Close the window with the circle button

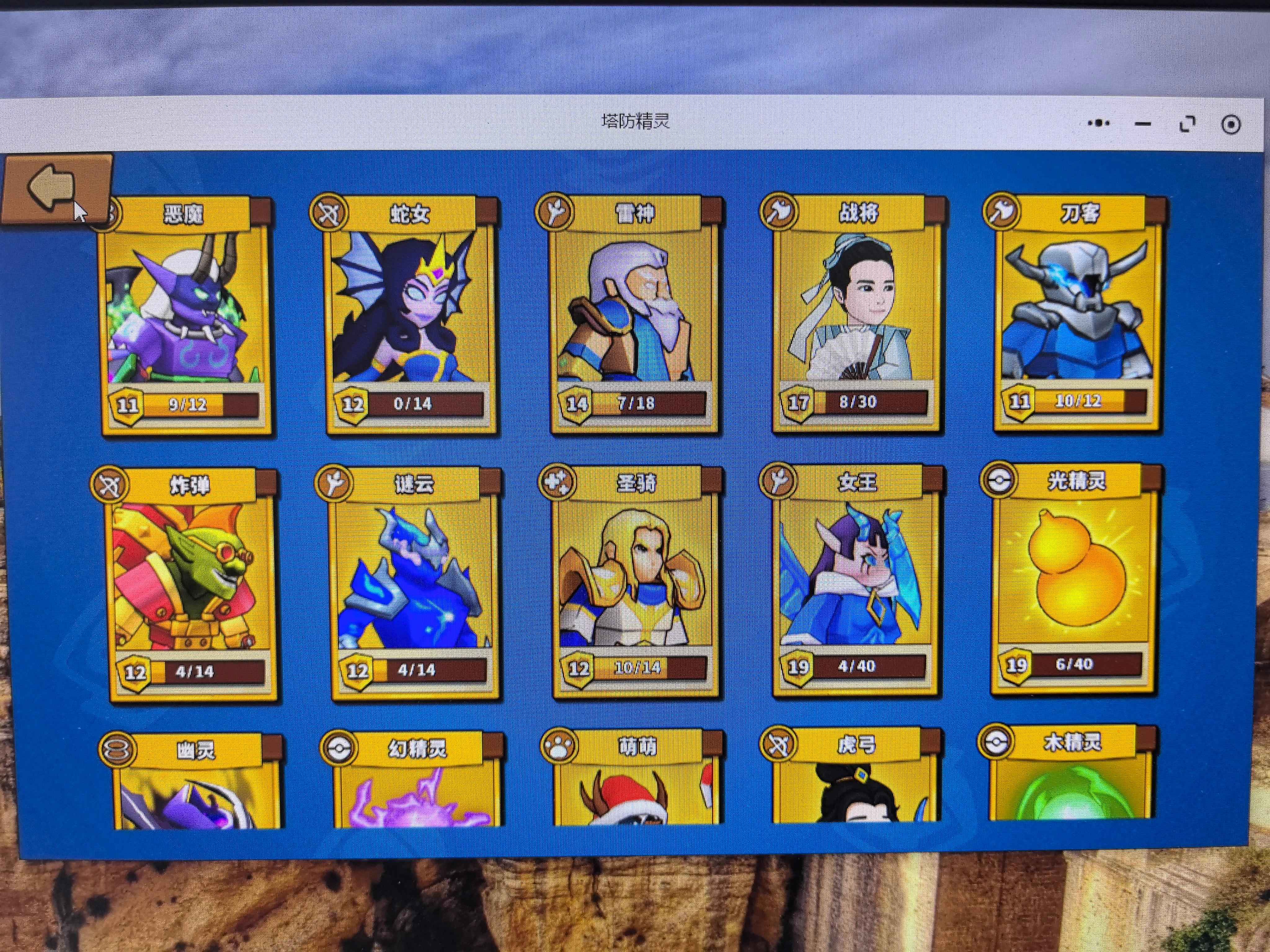pos(1230,125)
